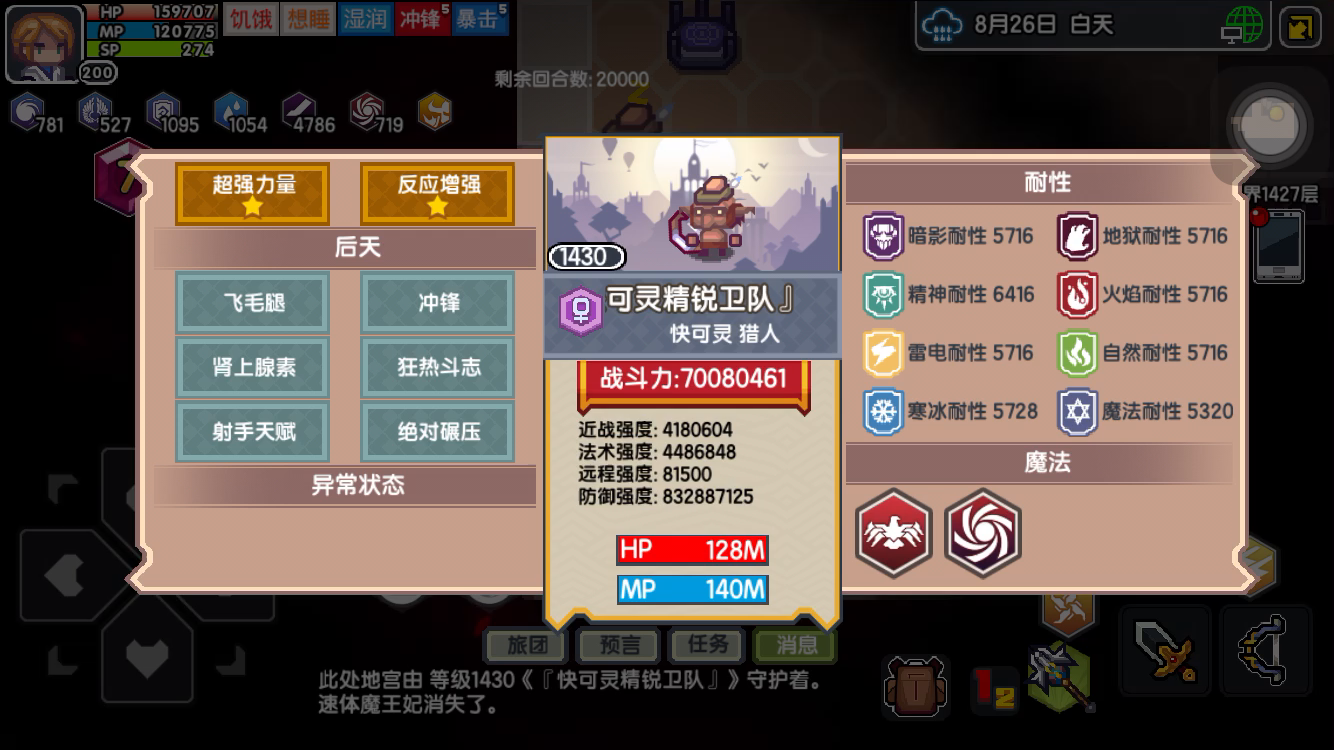Open the eagle magic icon under 魔法
The height and width of the screenshot is (750, 1334).
[893, 534]
